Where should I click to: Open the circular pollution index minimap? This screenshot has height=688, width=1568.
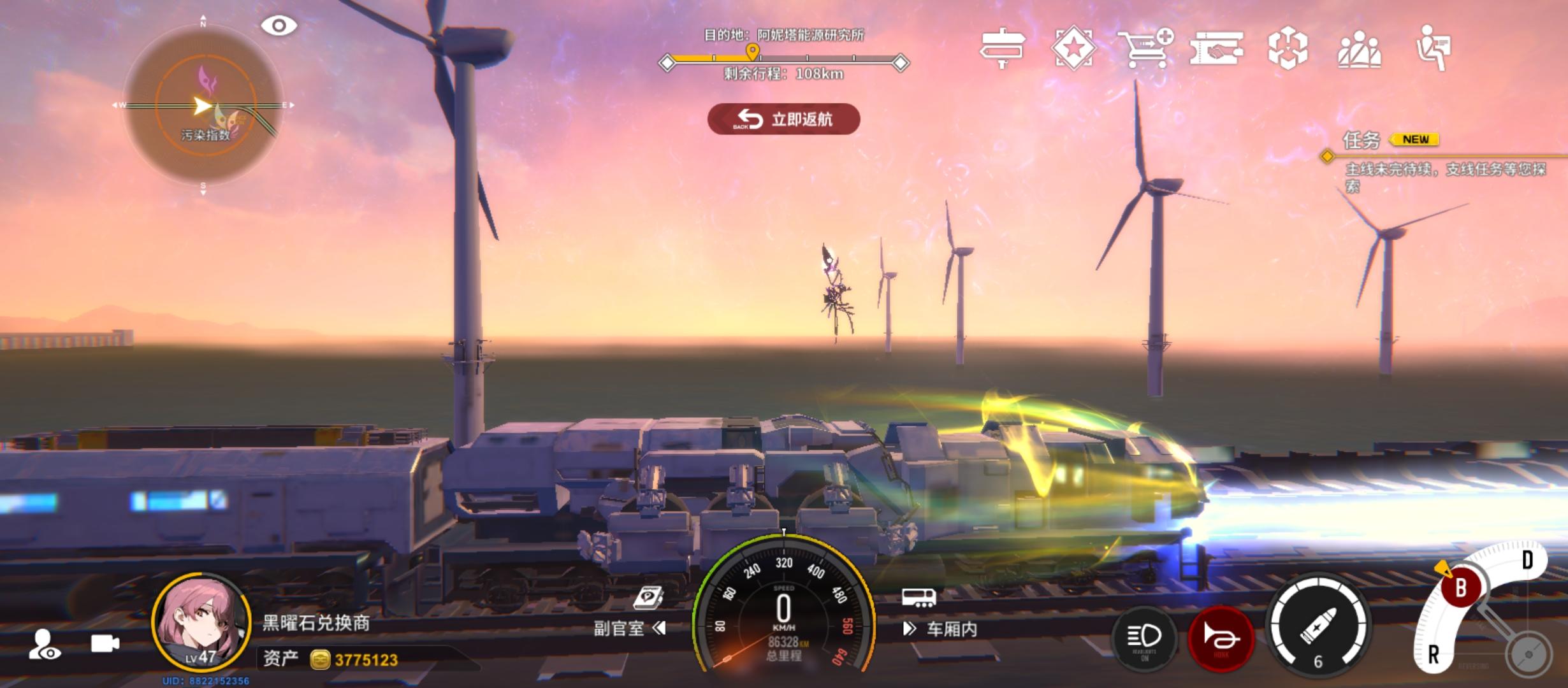203,106
